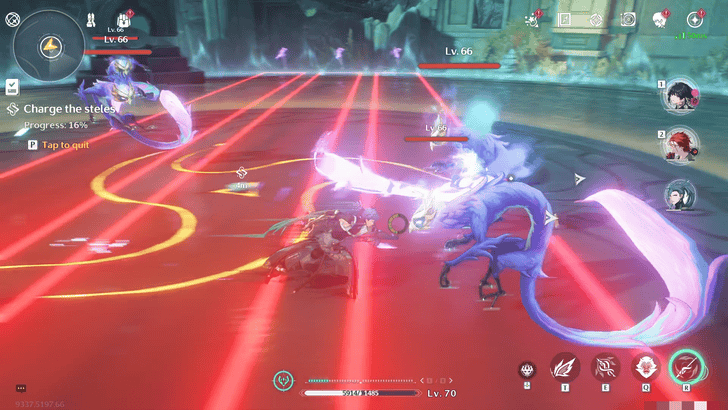Activate the resonance skill labeled E

point(605,367)
